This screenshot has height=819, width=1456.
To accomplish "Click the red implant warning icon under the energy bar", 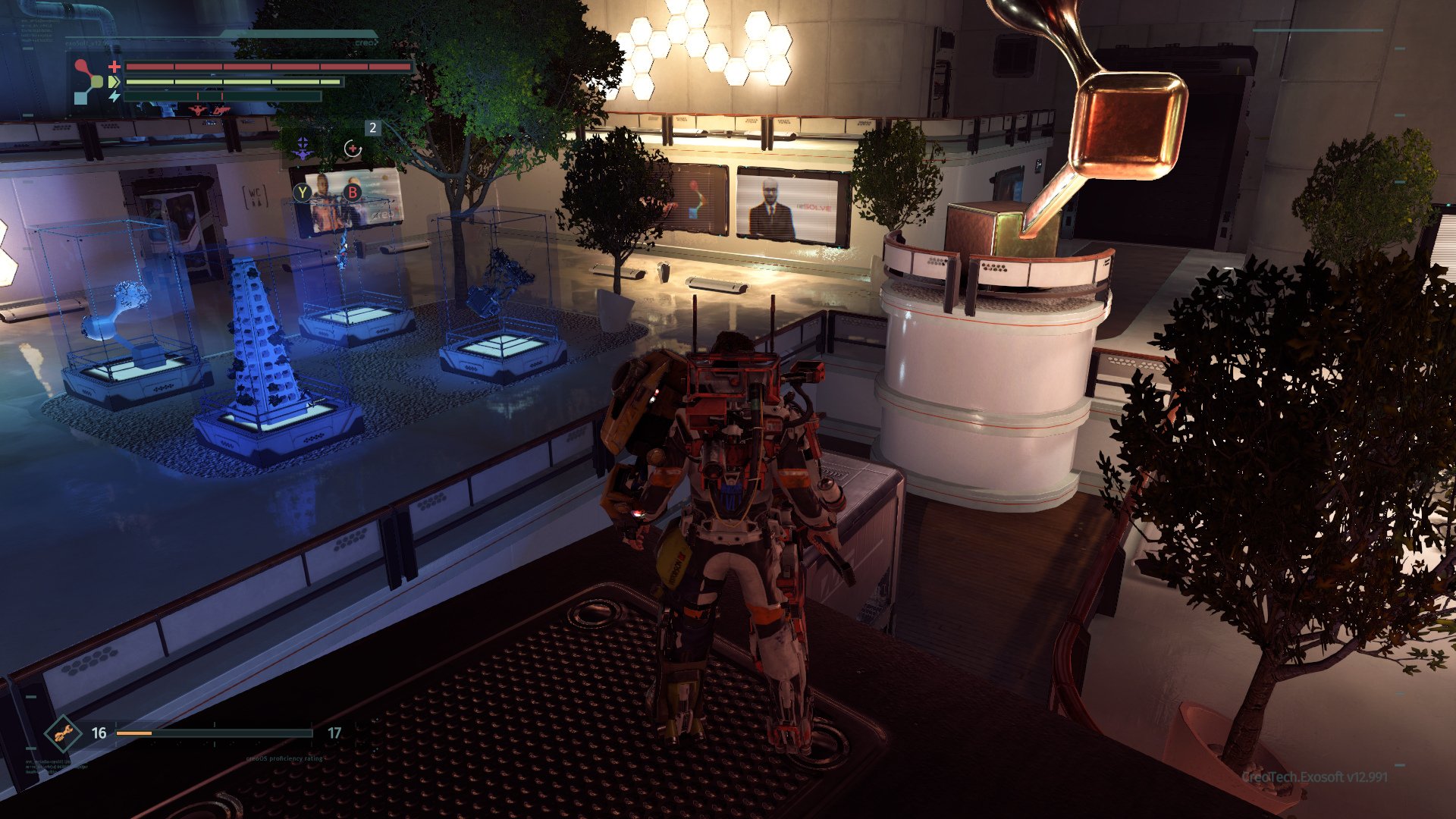I will click(198, 112).
